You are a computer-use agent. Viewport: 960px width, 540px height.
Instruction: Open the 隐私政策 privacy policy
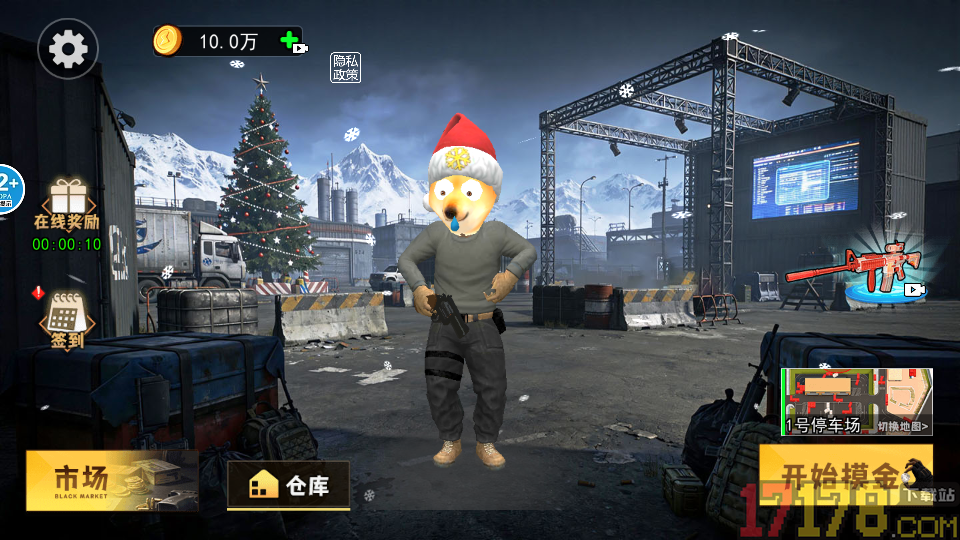tap(346, 67)
